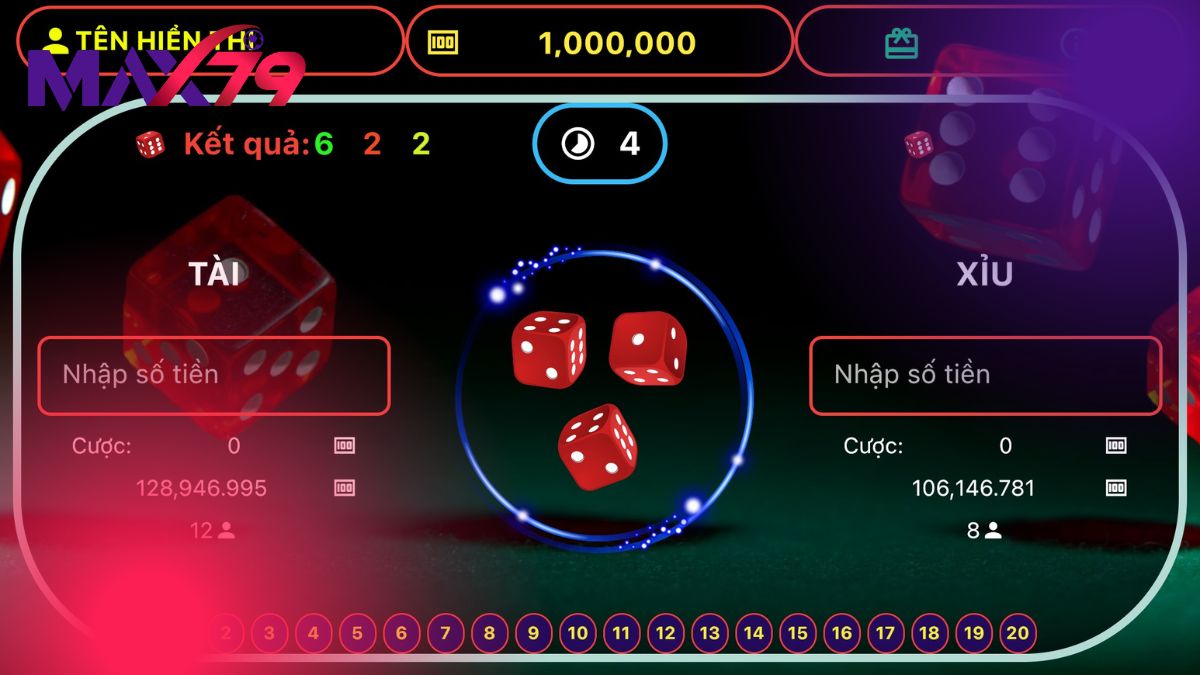Click the Tài bet amount input field
Viewport: 1200px width, 675px height.
point(213,375)
